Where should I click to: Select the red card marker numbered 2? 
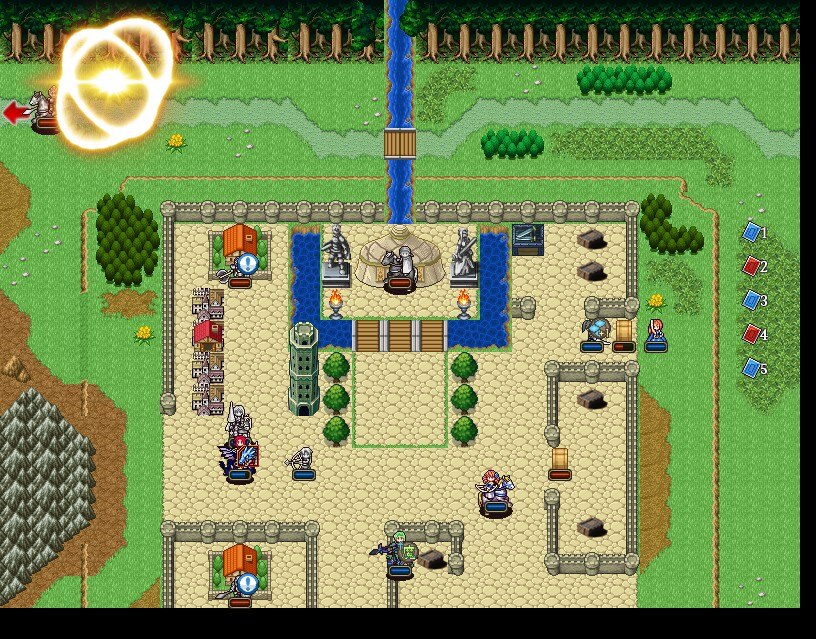[x=752, y=266]
